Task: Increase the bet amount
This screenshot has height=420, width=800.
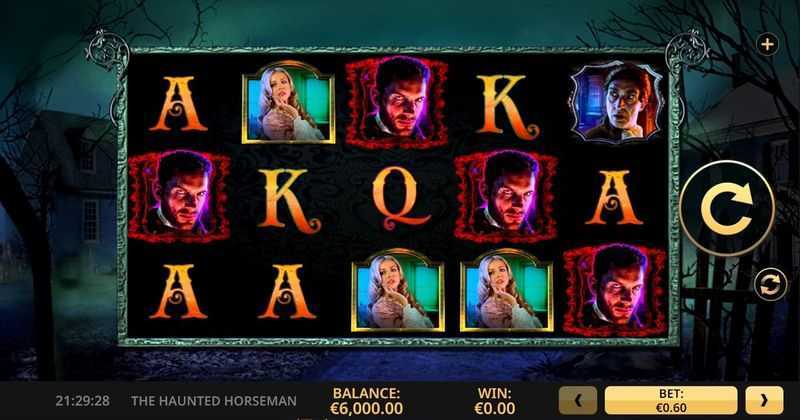Action: (765, 401)
